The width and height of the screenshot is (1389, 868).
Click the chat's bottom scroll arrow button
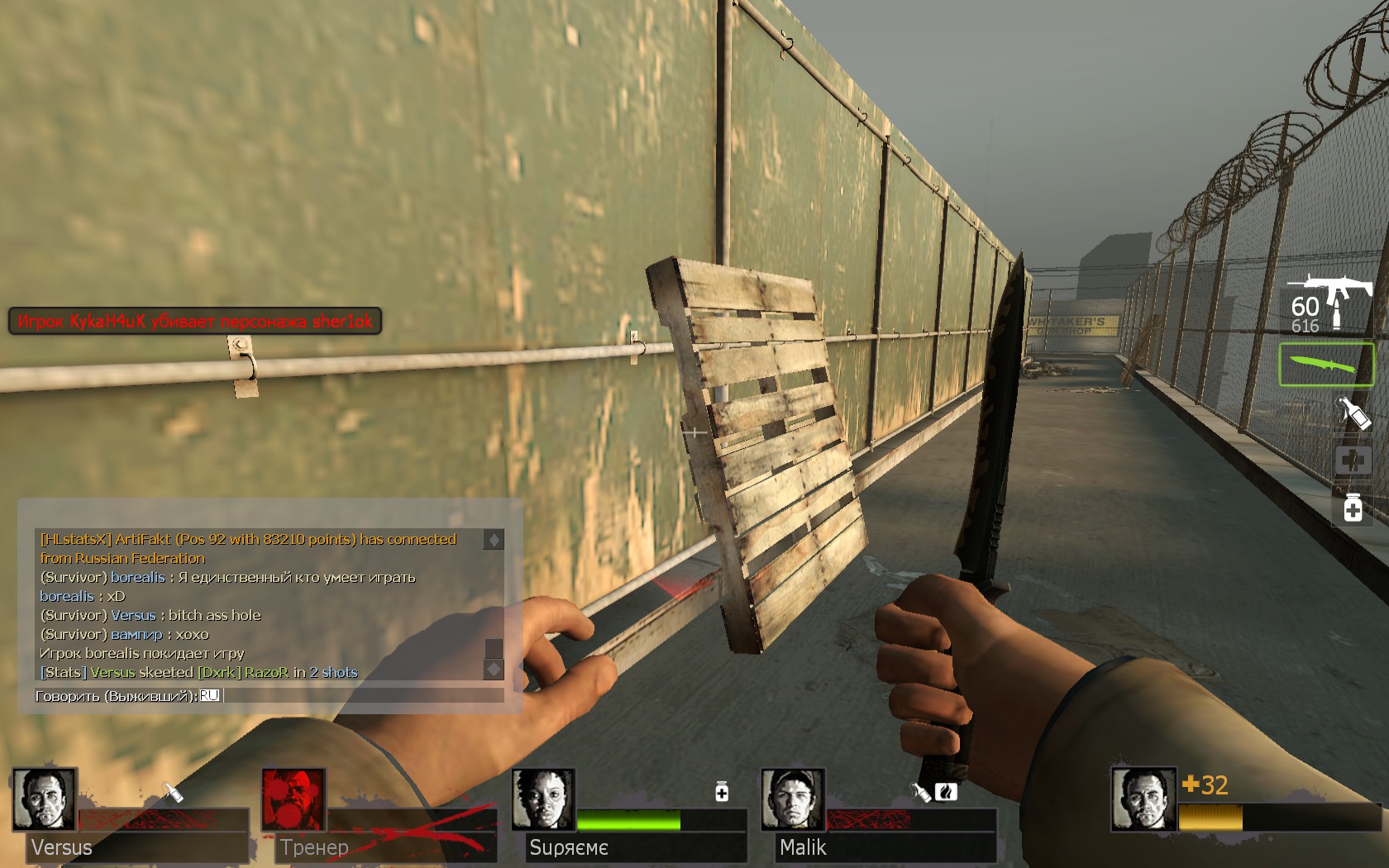click(494, 669)
